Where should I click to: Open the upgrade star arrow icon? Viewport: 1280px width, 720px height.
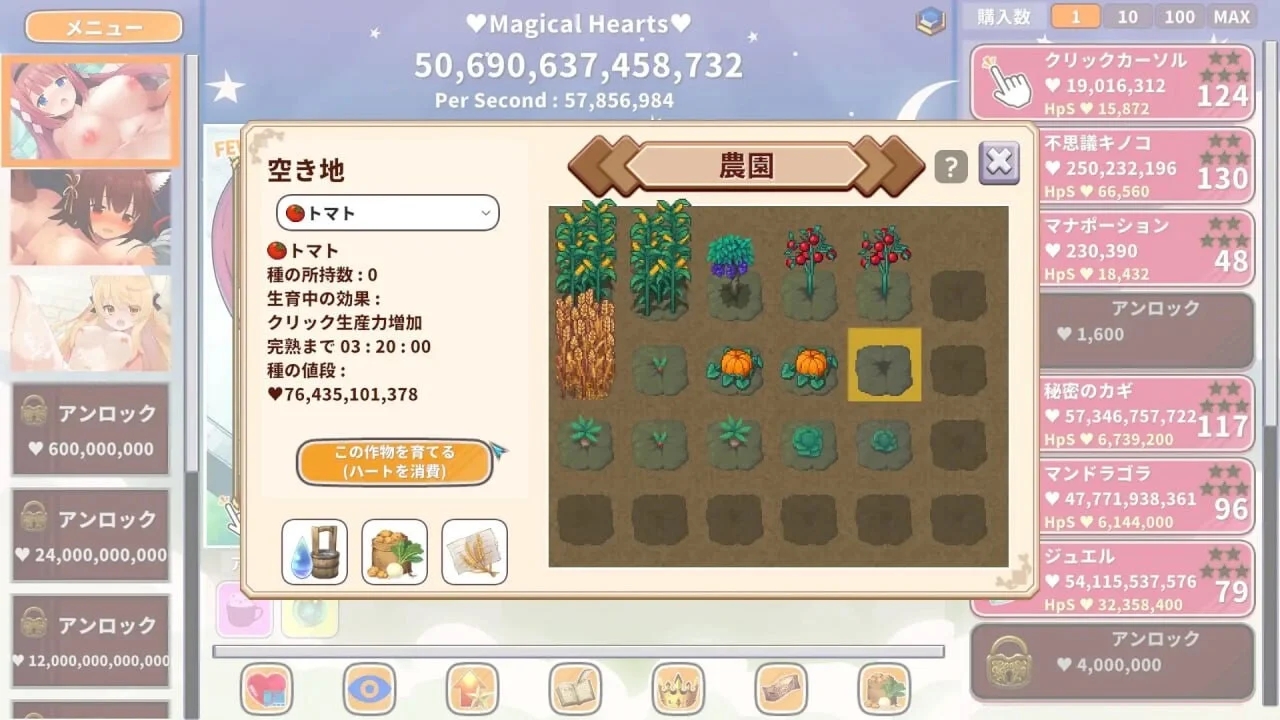[x=472, y=690]
